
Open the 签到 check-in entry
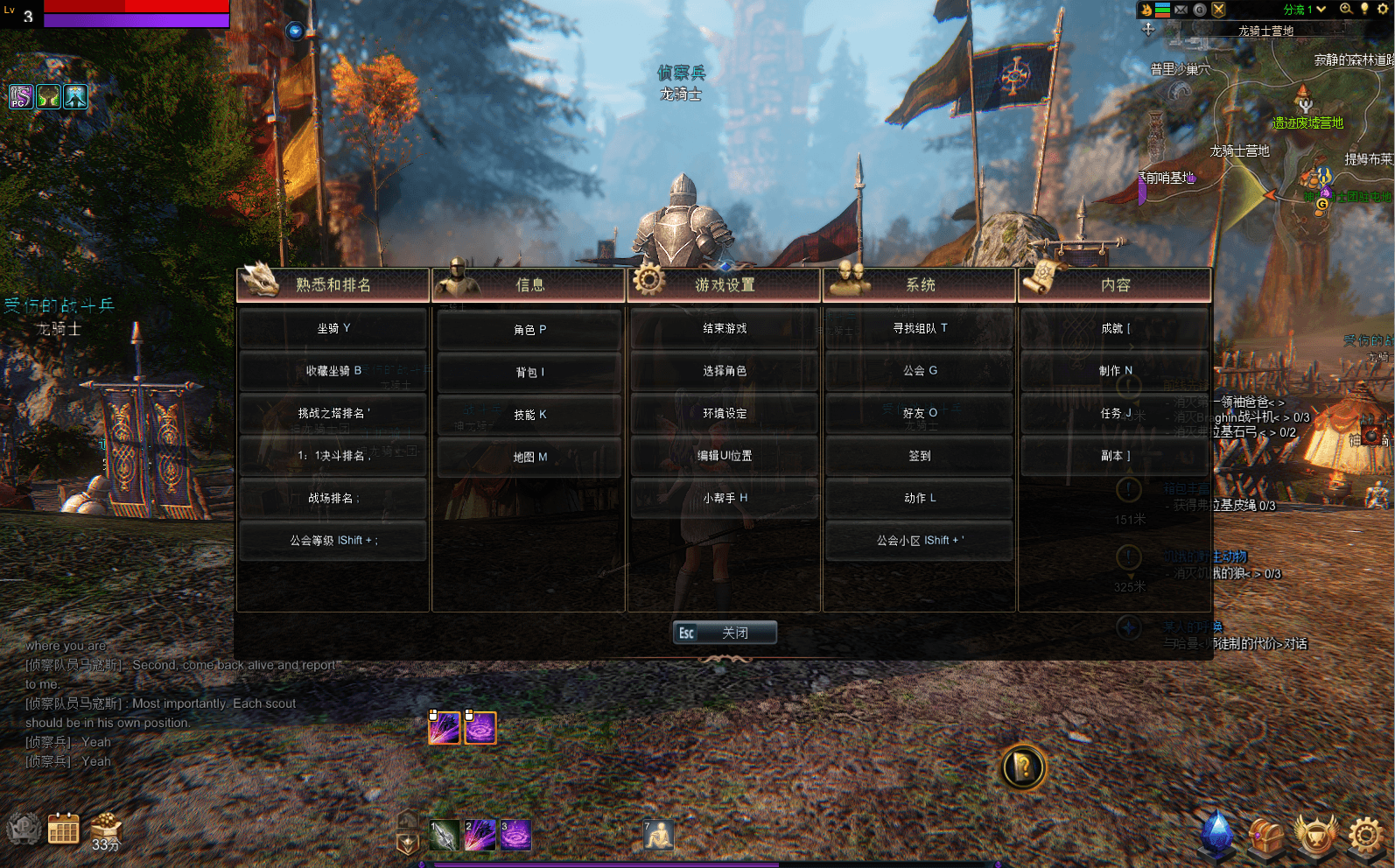[x=919, y=456]
